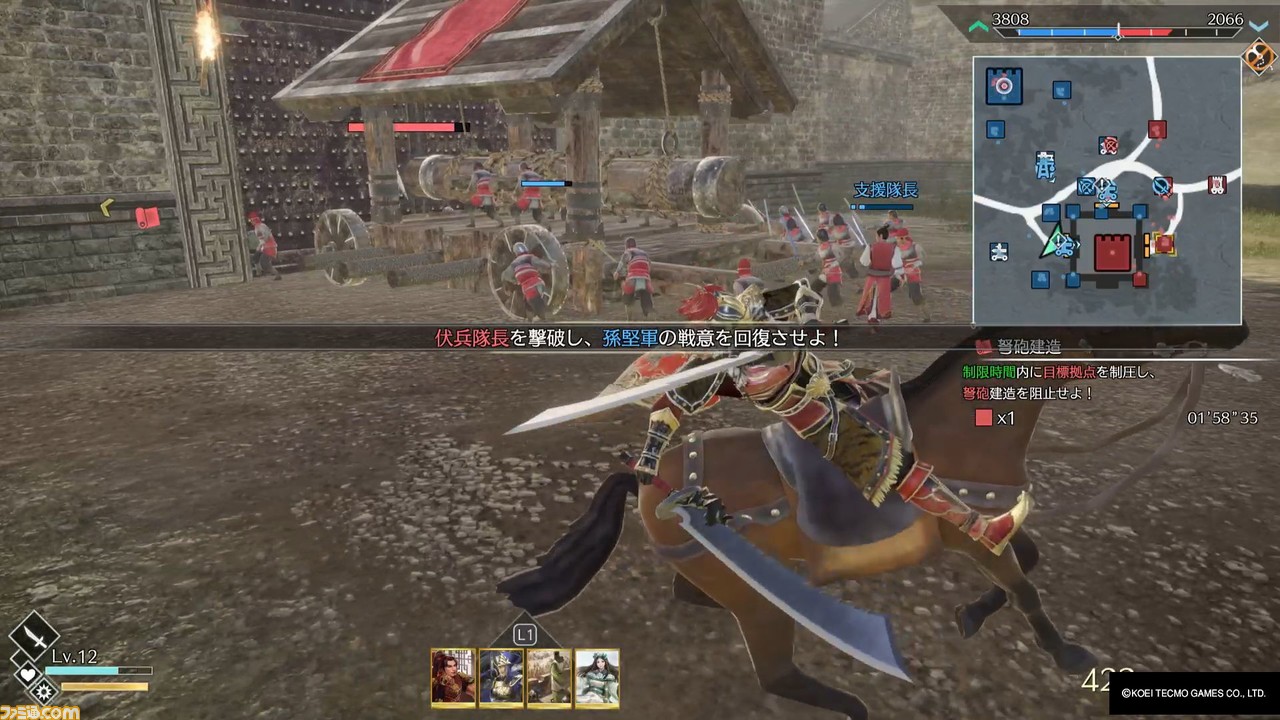Click the sword weapon diamond icon
Screen dimensions: 1280x720
[33, 634]
